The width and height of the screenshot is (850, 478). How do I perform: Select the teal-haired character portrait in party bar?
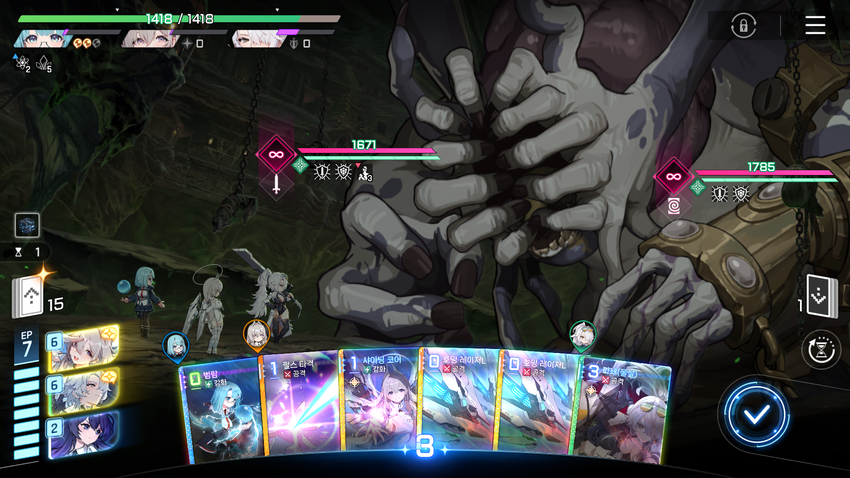(x=41, y=40)
